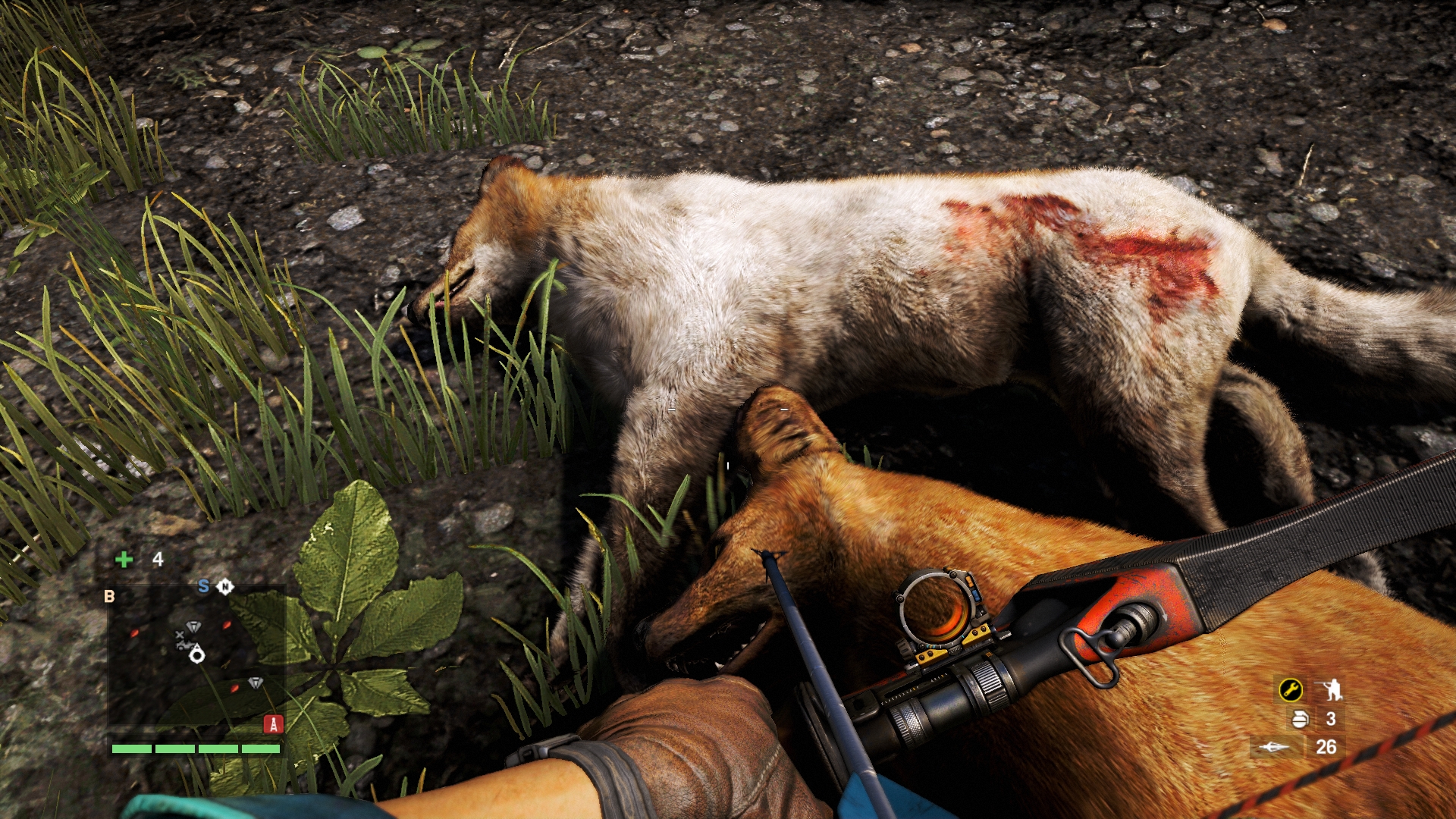This screenshot has width=1456, height=819.
Task: Click the red radio tower marker
Action: (x=273, y=724)
